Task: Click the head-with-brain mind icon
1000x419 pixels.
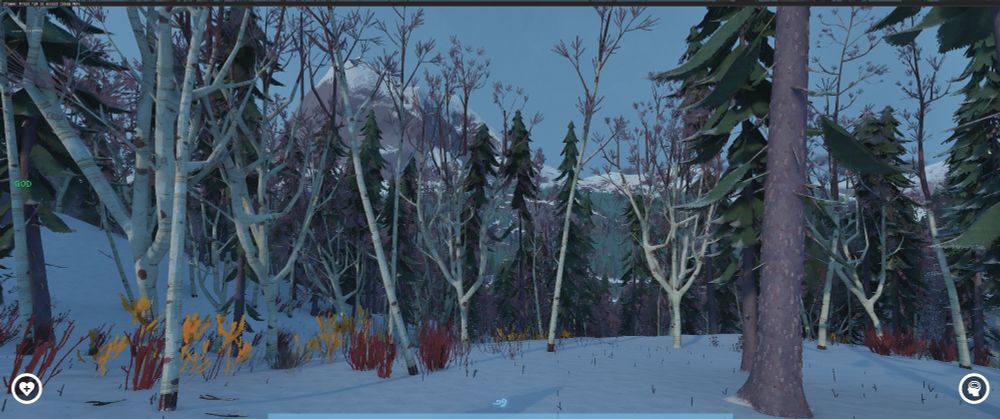Action: 973,388
